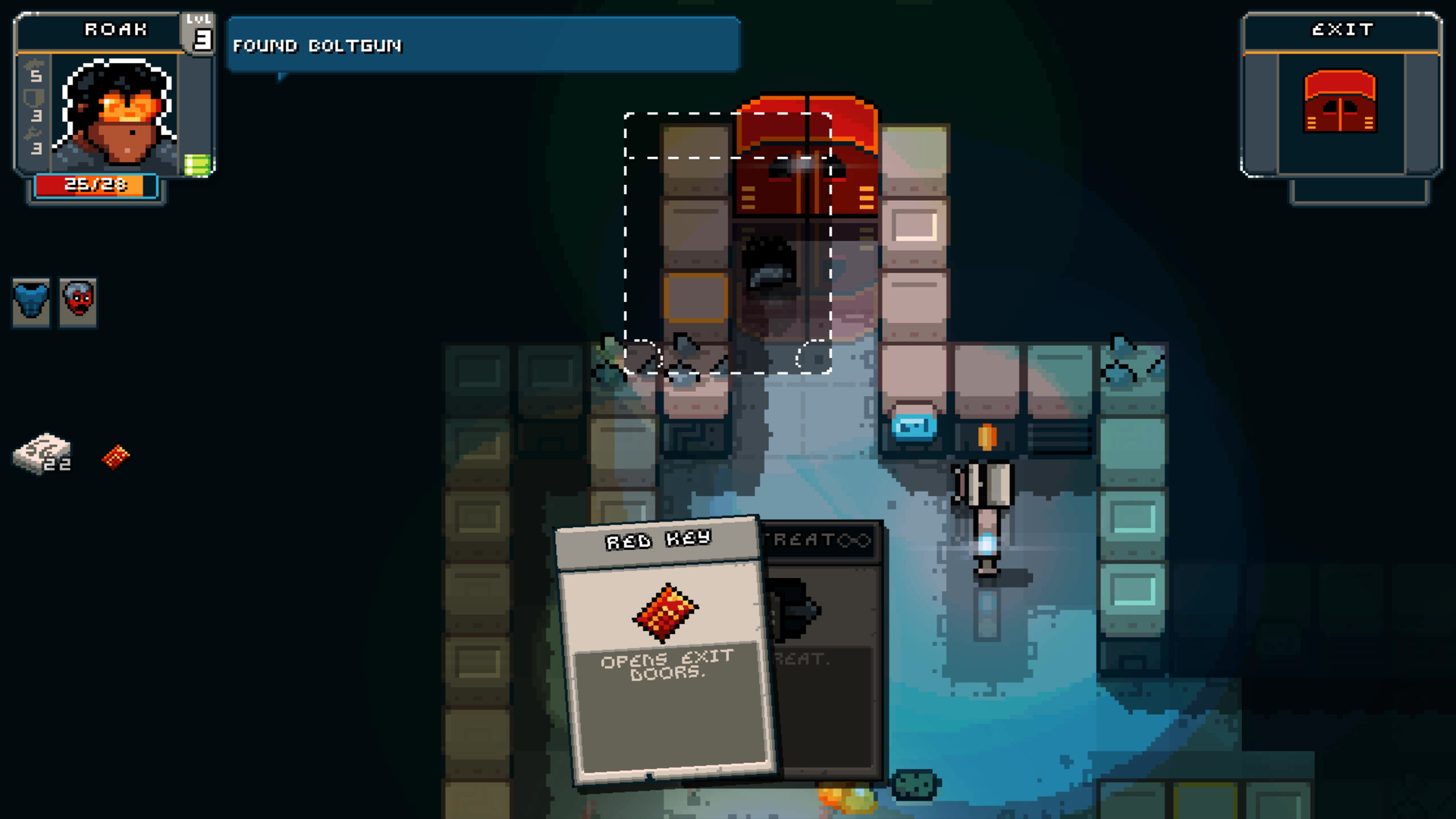Image resolution: width=1456 pixels, height=819 pixels.
Task: Select the red mask item icon
Action: 79,302
